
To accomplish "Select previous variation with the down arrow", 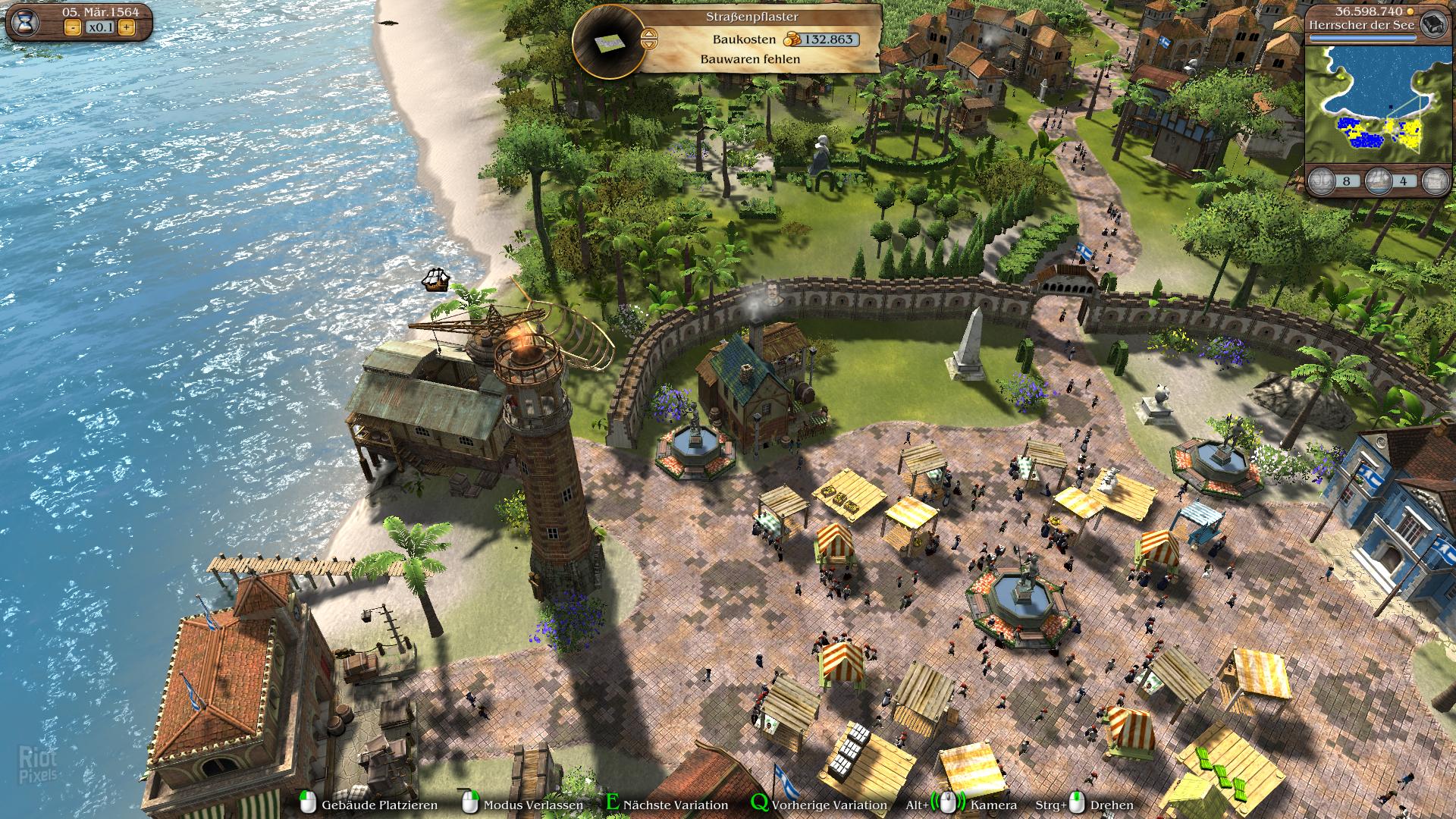I will pyautogui.click(x=649, y=44).
